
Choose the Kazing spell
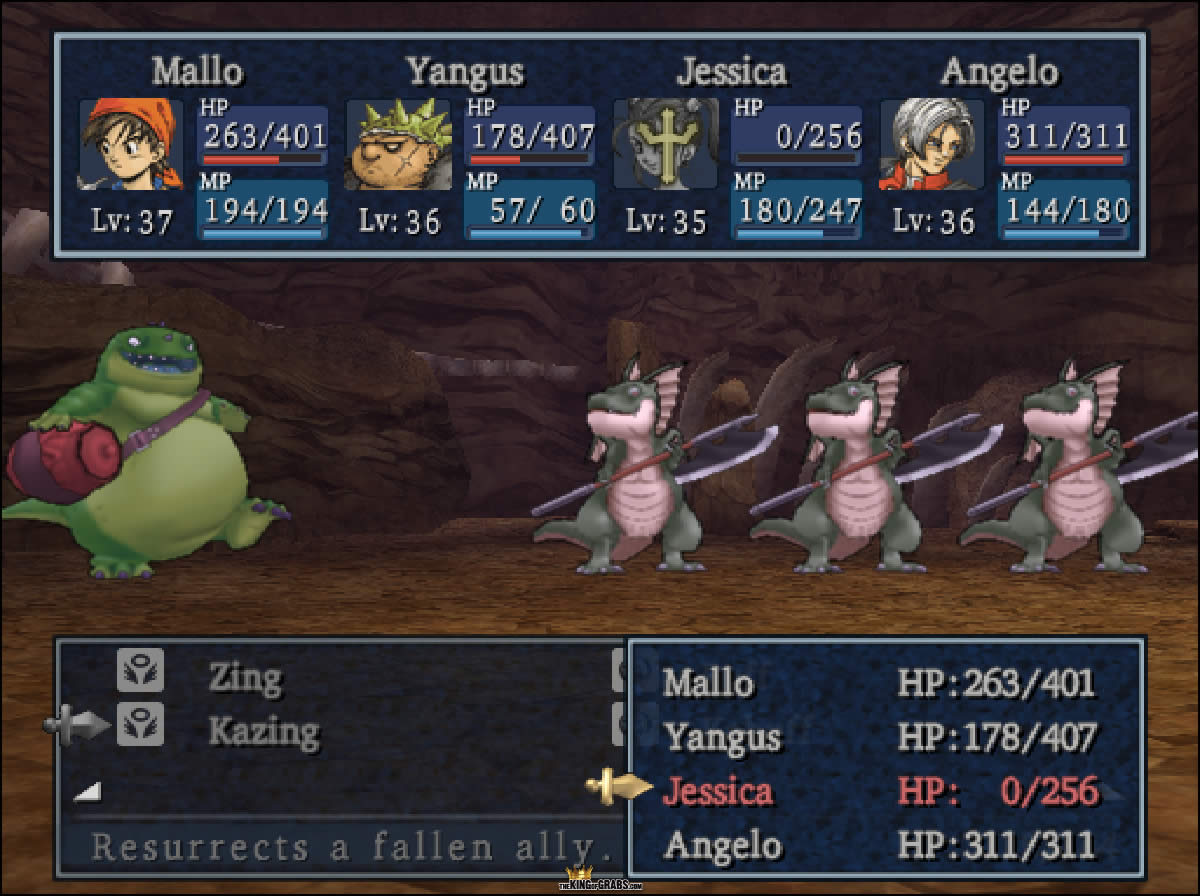pos(264,731)
